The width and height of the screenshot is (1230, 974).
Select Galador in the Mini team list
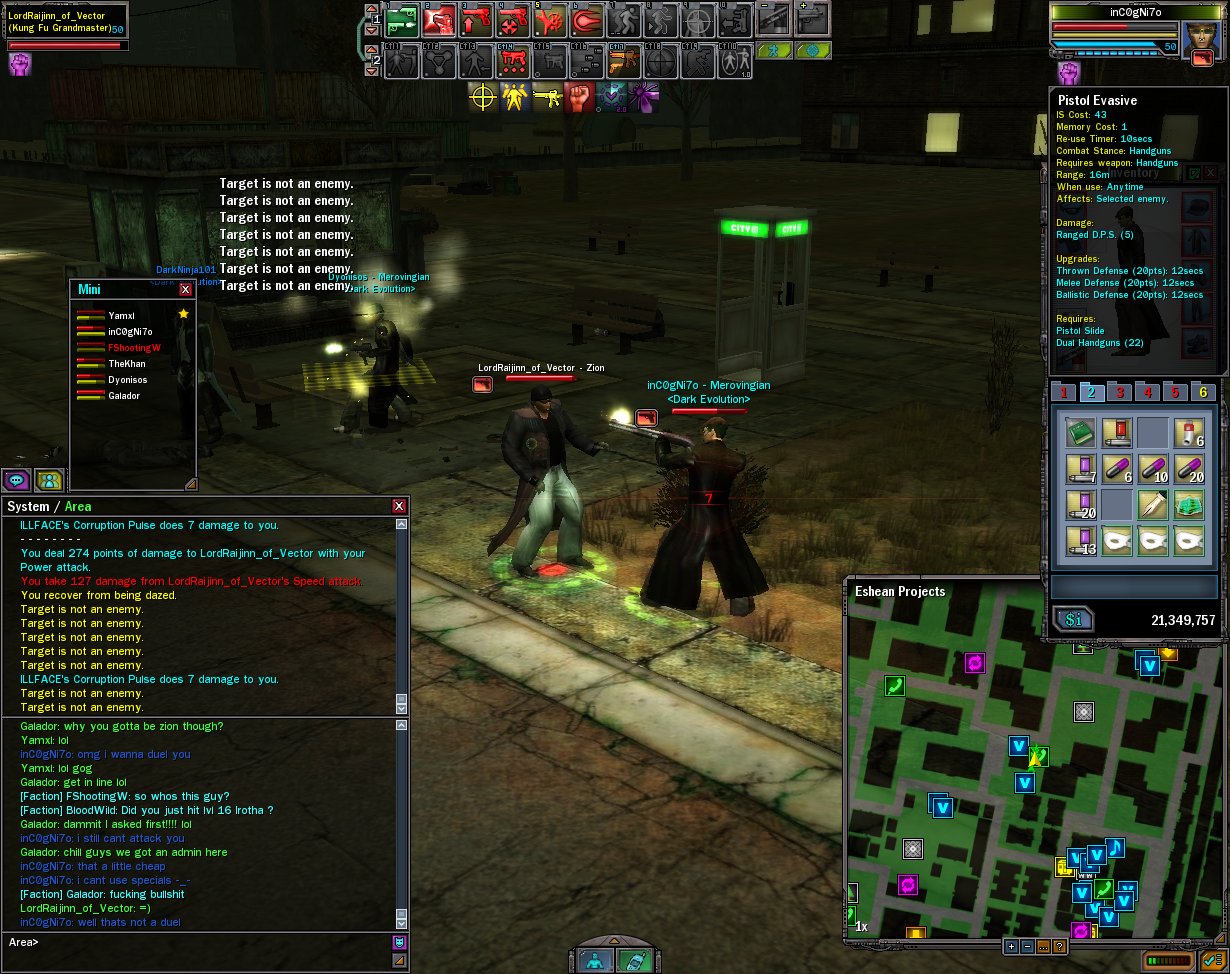pyautogui.click(x=124, y=396)
